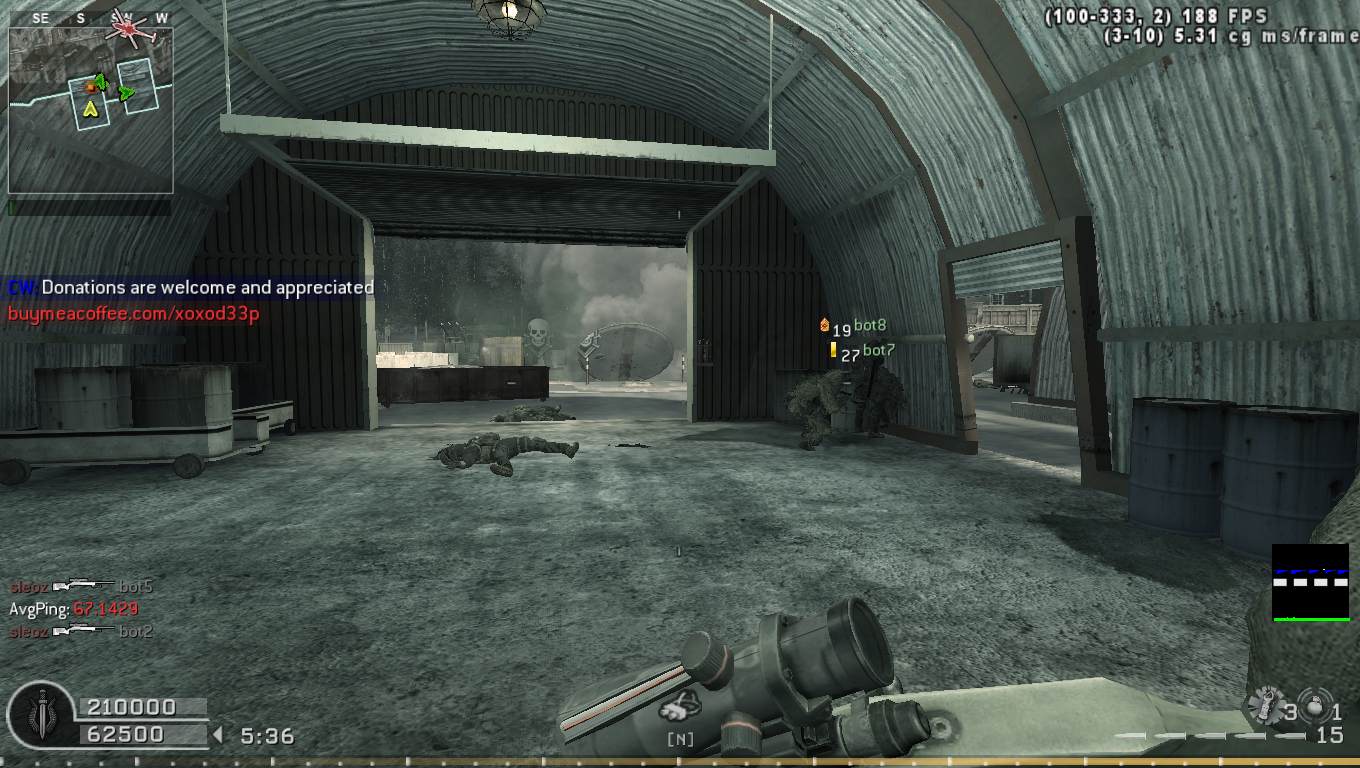Click the yellow player arrow on the minimap

[x=90, y=108]
